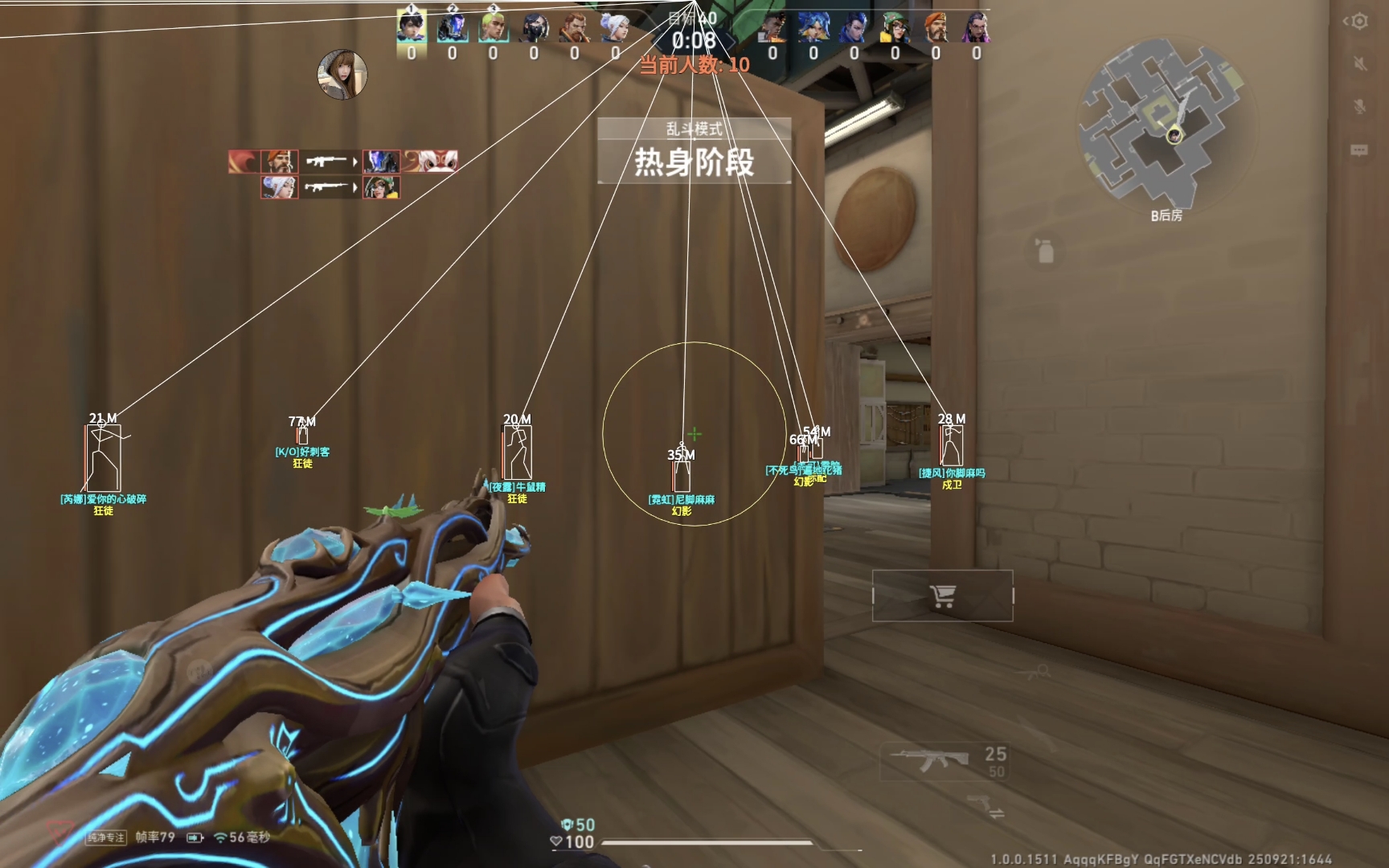The height and width of the screenshot is (868, 1389).
Task: Toggle the muted microphone icon
Action: [1359, 107]
